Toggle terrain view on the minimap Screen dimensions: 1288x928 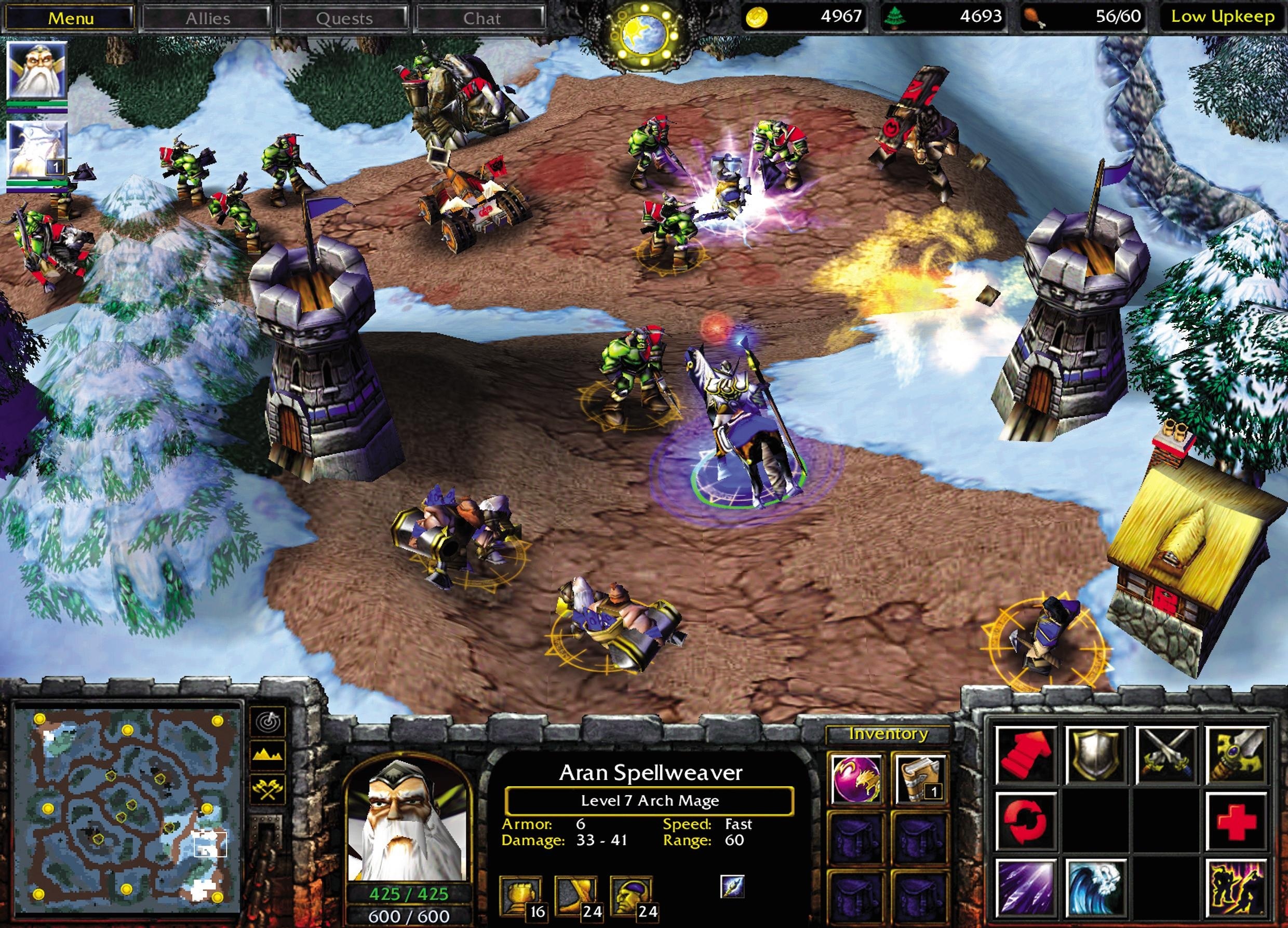click(x=269, y=756)
